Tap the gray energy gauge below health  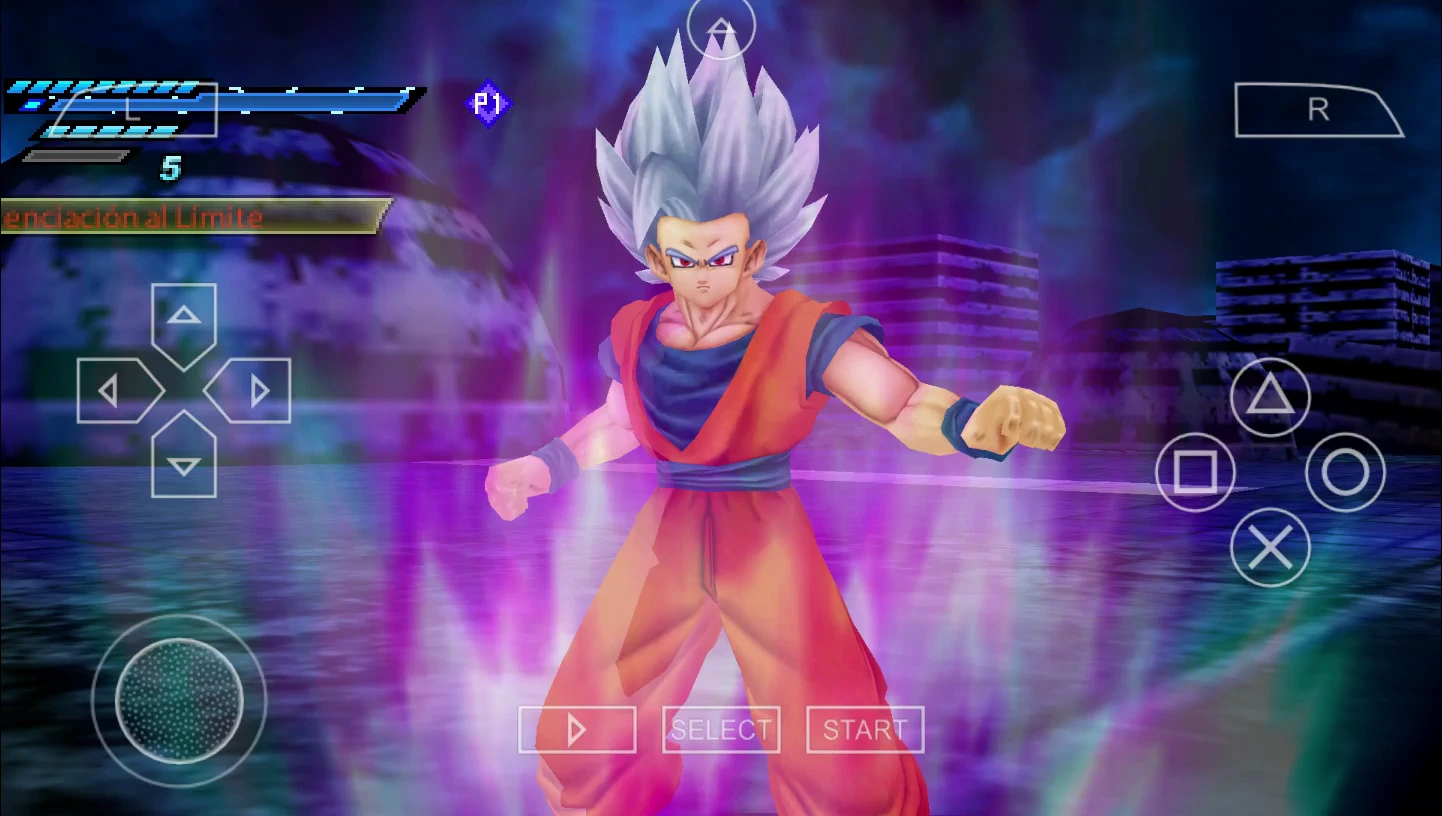click(75, 152)
